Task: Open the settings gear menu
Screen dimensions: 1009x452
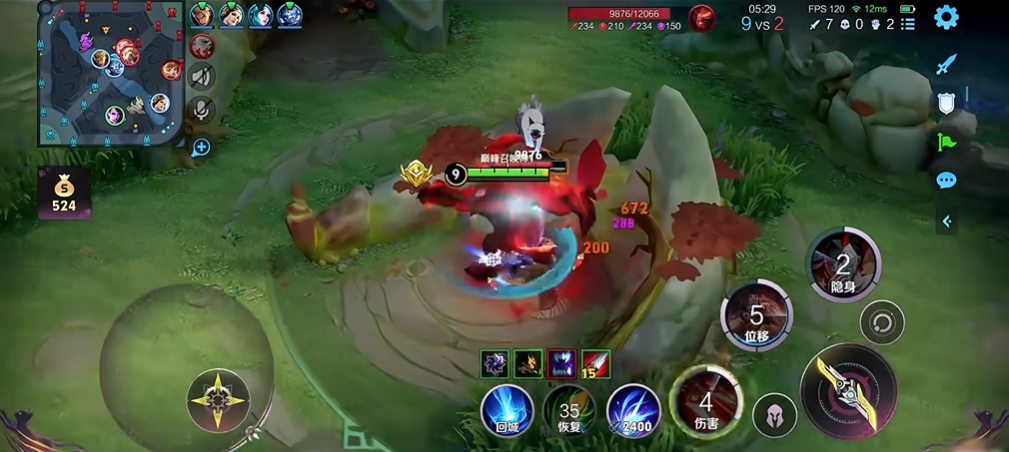Action: pyautogui.click(x=946, y=17)
